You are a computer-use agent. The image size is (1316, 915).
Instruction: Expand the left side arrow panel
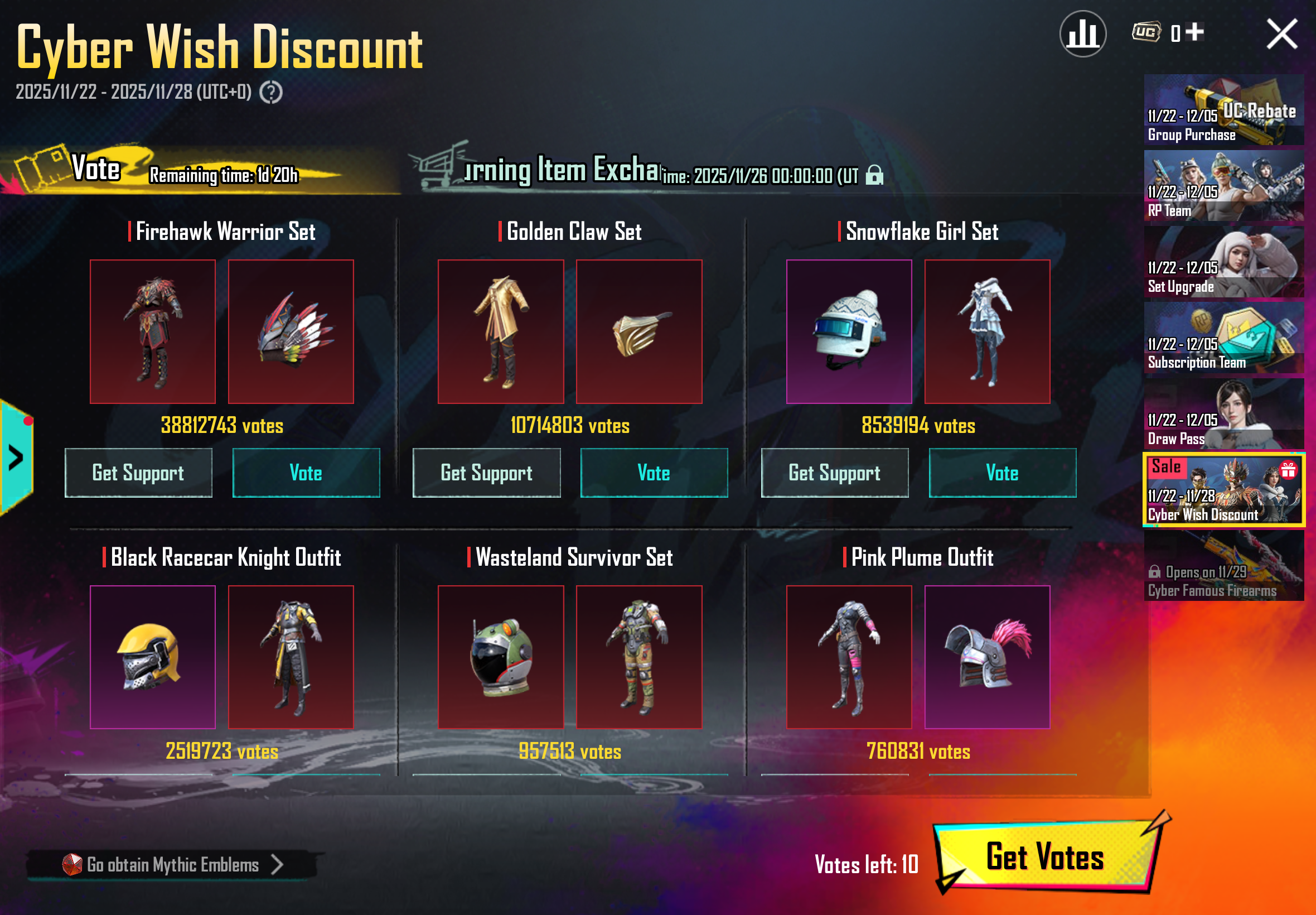pyautogui.click(x=16, y=458)
